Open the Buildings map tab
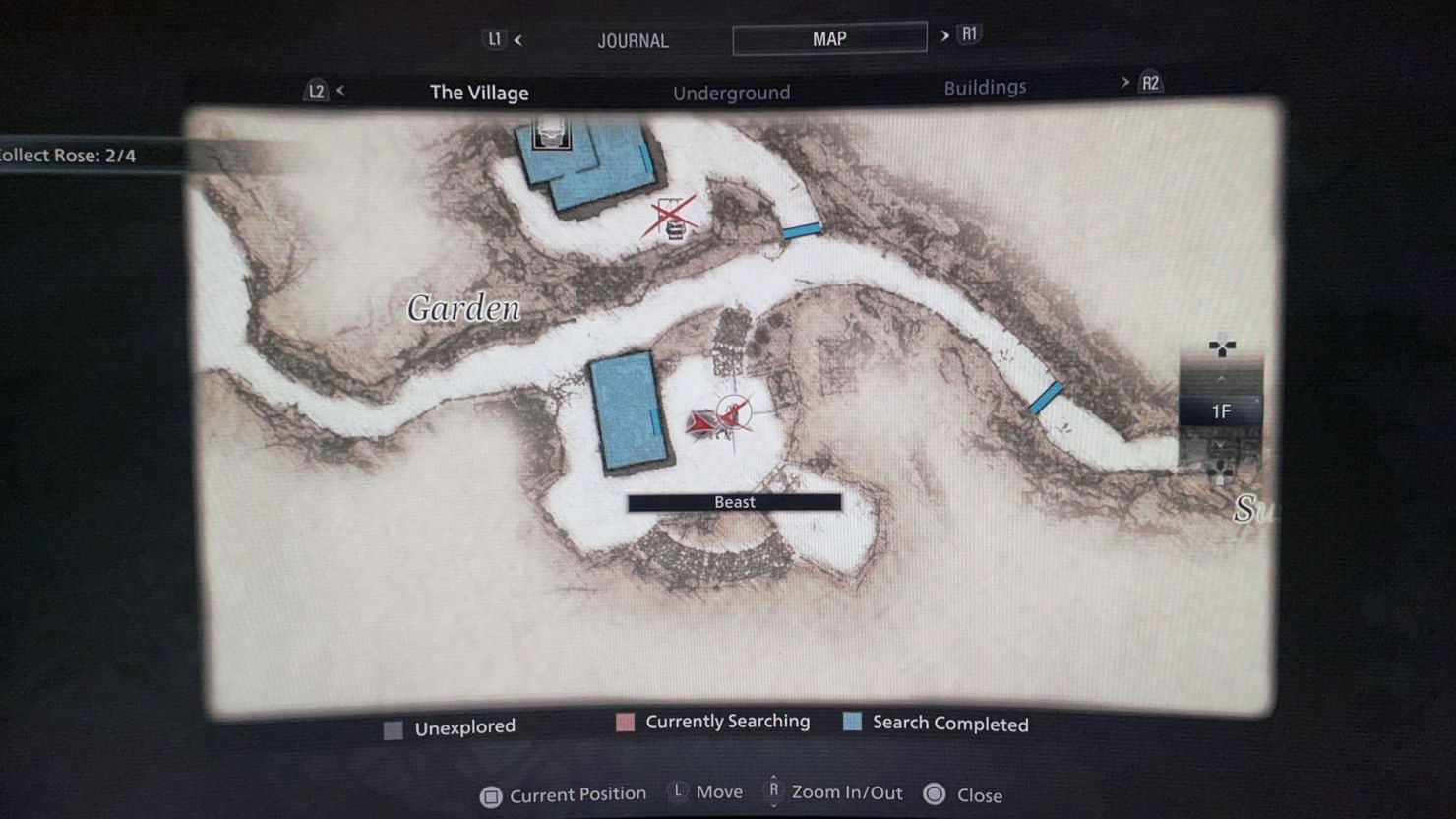Viewport: 1456px width, 819px height. click(984, 87)
